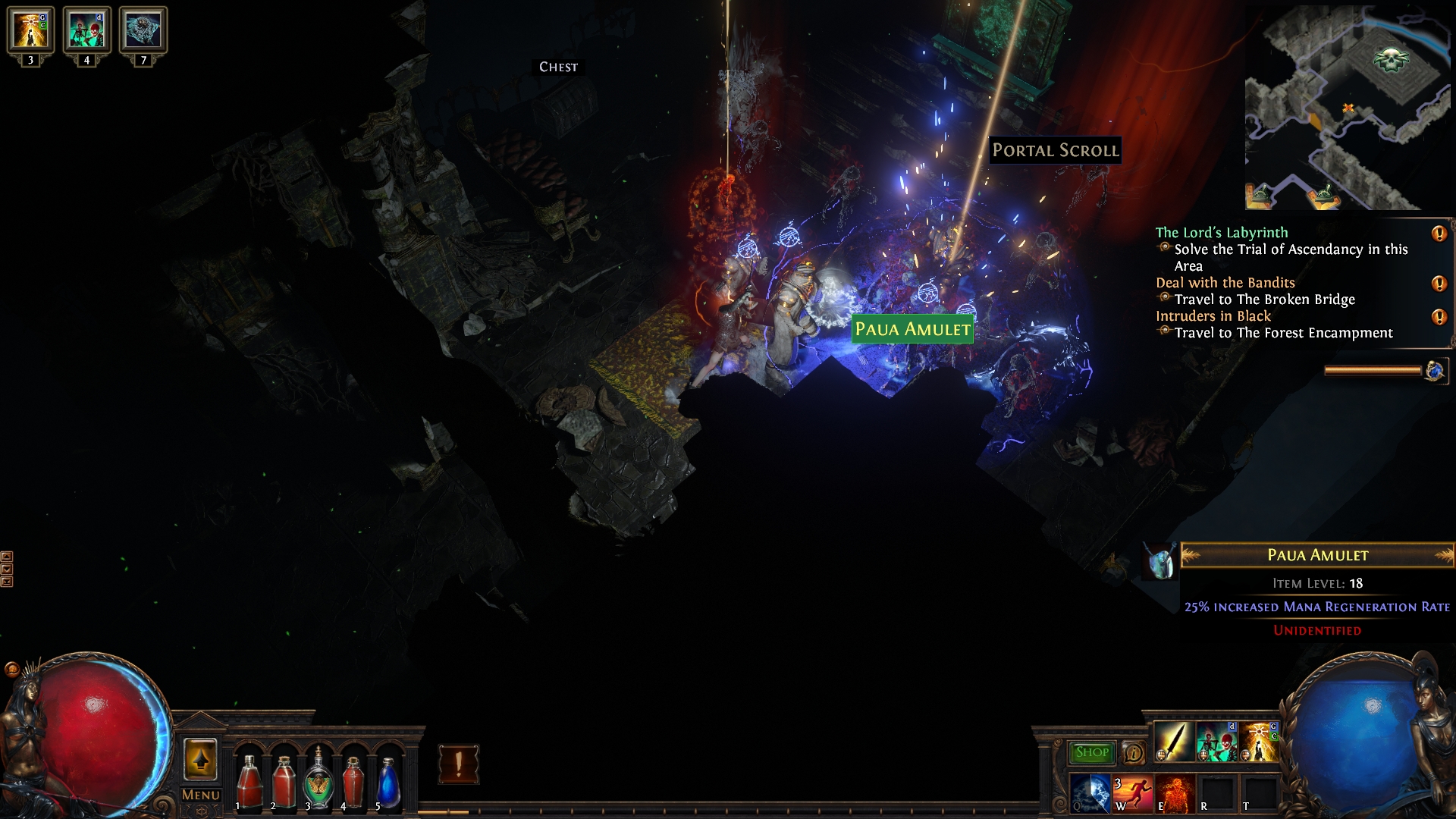Activate the running figure skill bound to W

[1132, 793]
